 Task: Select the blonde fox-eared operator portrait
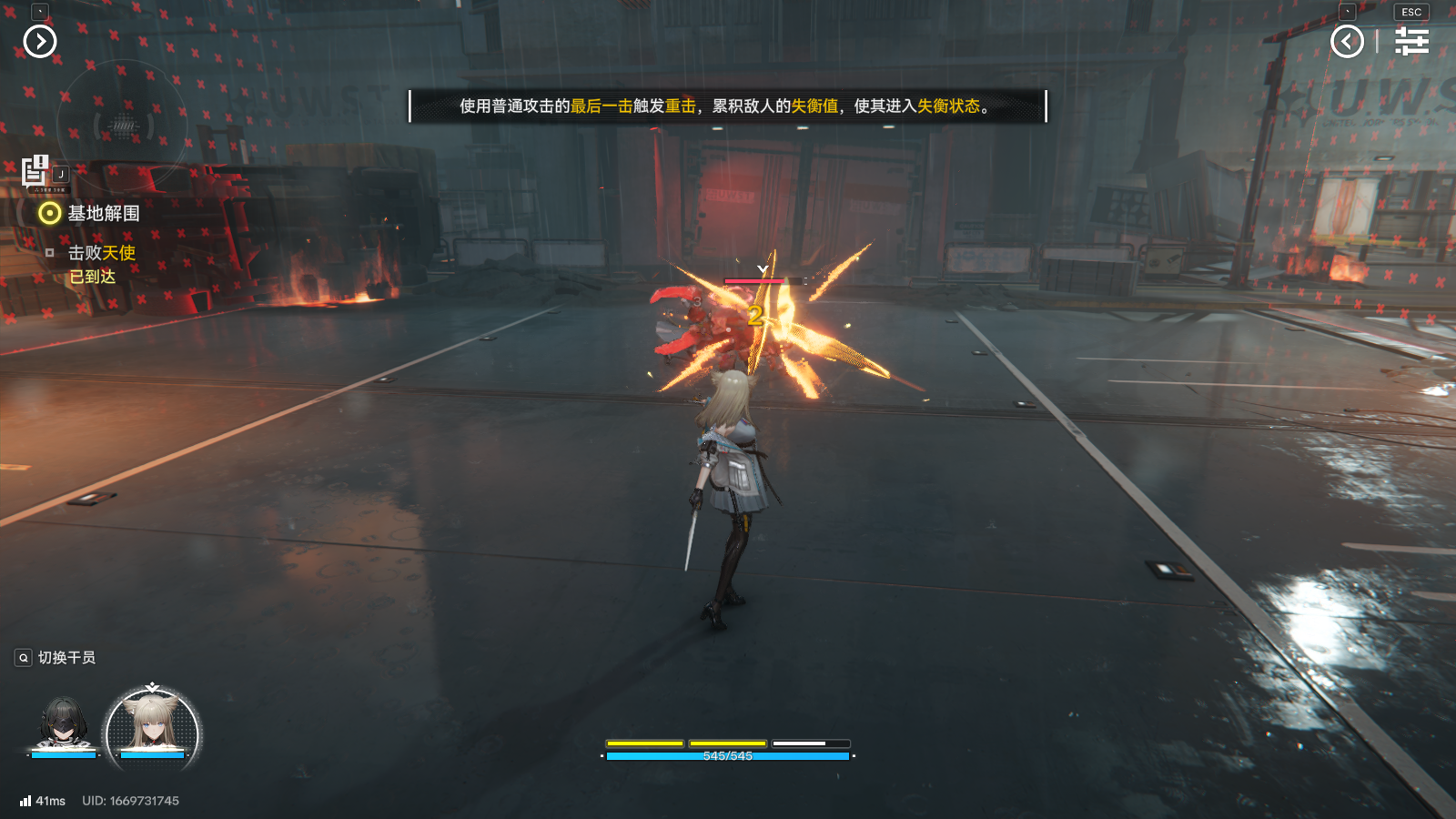click(152, 728)
